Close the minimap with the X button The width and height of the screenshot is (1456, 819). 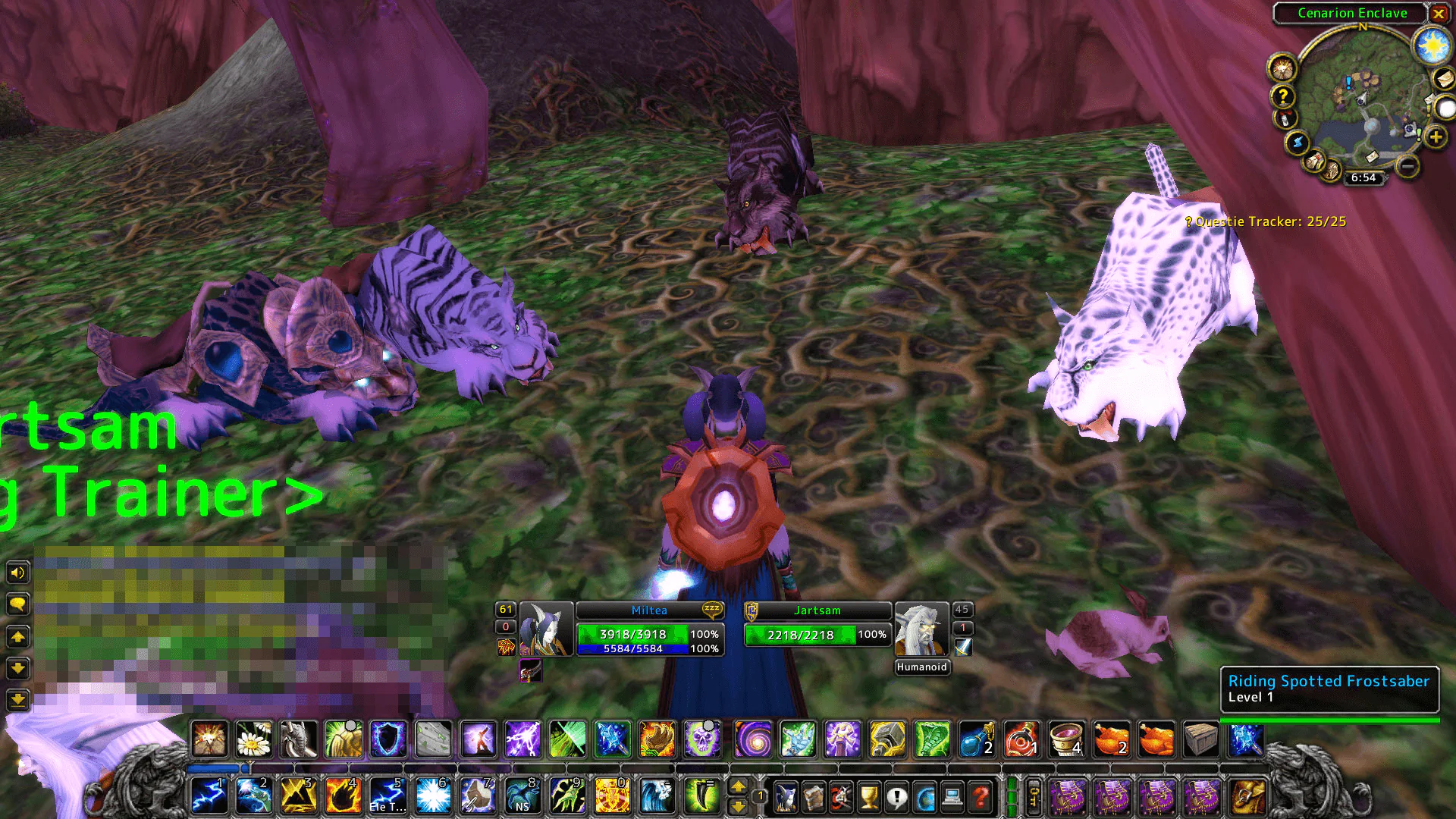[1438, 14]
